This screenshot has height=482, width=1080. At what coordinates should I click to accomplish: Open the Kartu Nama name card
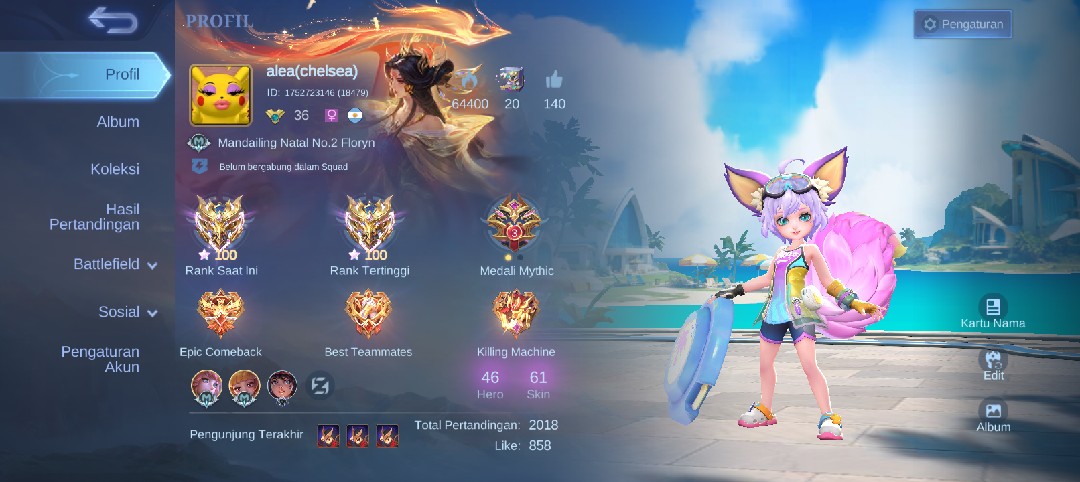[993, 311]
